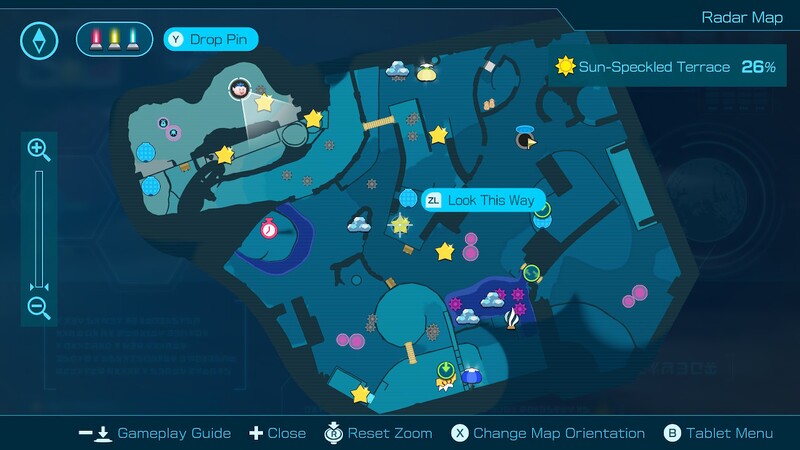Click the magnifier zoom-out button
Viewport: 800px width, 450px height.
[39, 307]
